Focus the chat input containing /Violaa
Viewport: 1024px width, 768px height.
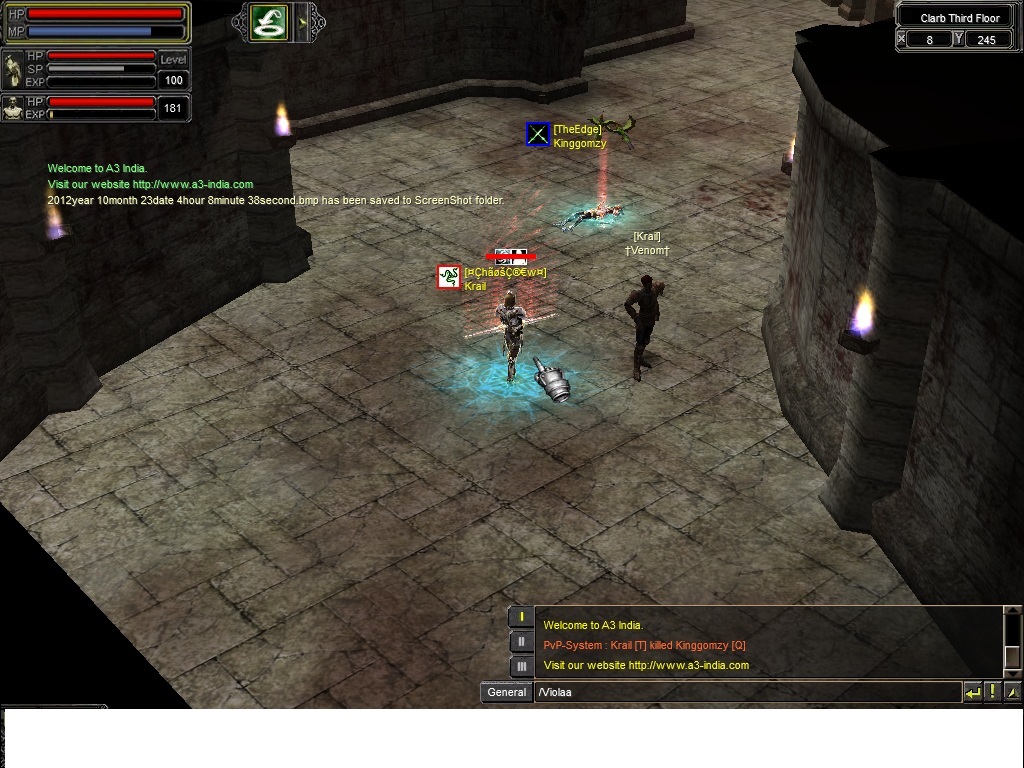[745, 692]
